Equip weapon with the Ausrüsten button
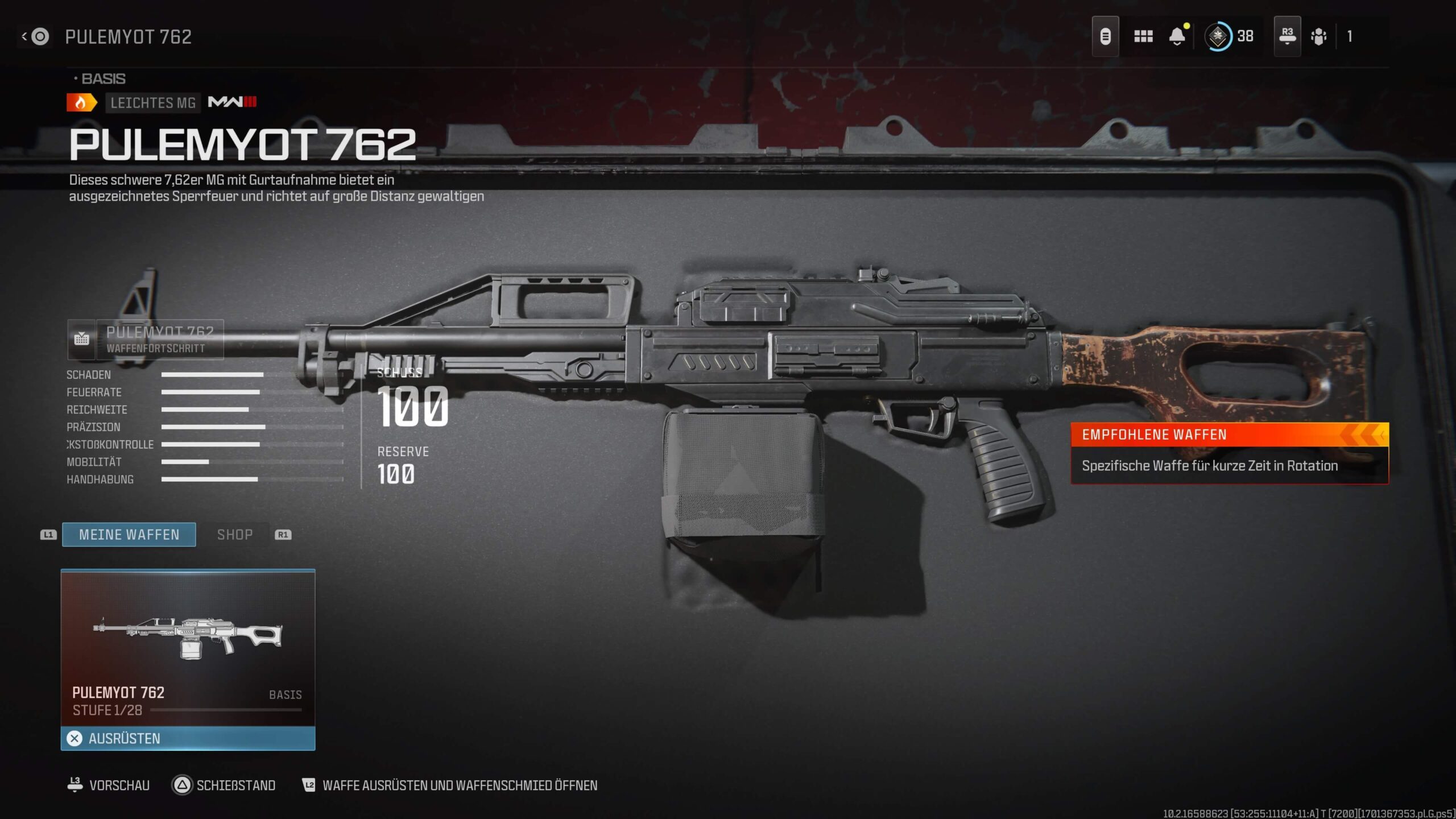The width and height of the screenshot is (1456, 819). pyautogui.click(x=188, y=738)
